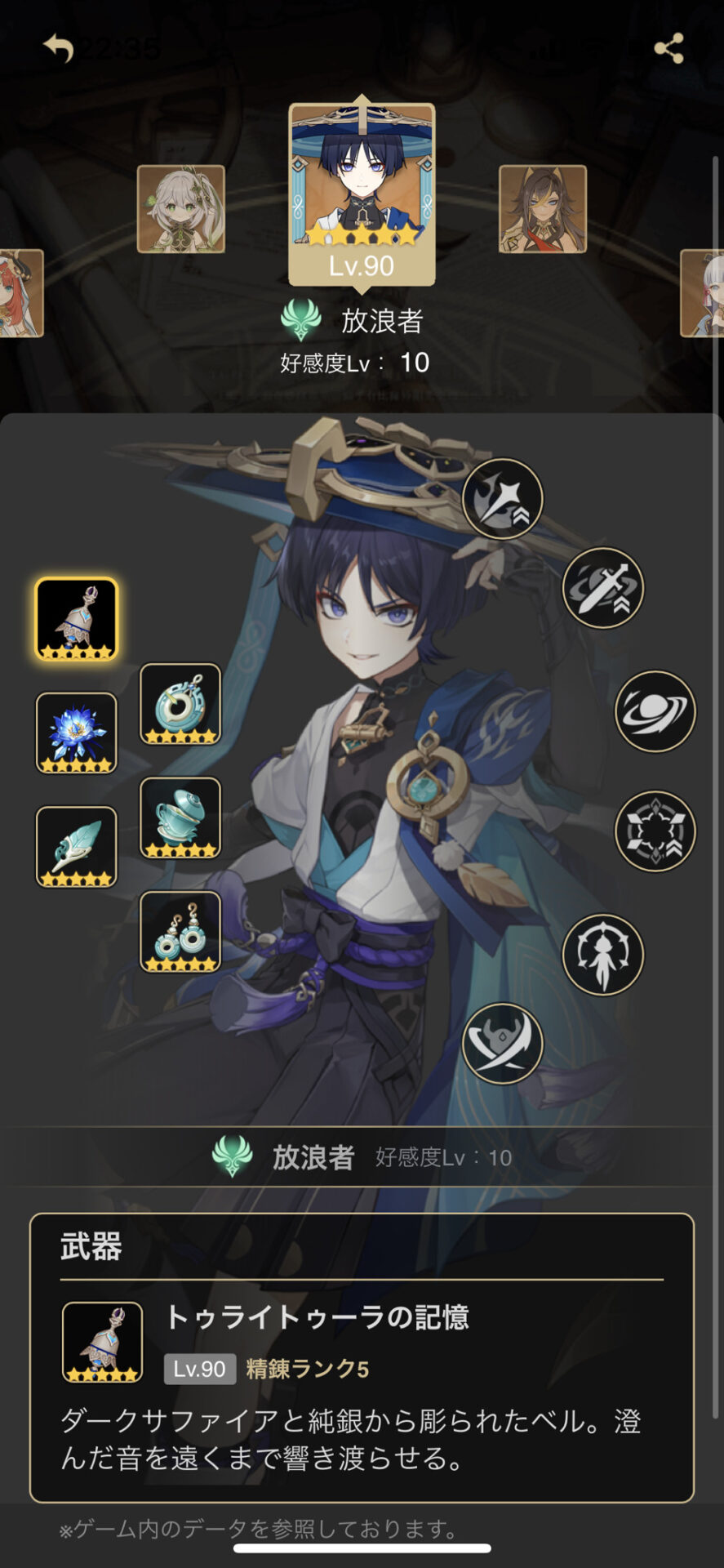Open the floating figure constellation node
Screen dimensions: 724x1568
point(603,954)
